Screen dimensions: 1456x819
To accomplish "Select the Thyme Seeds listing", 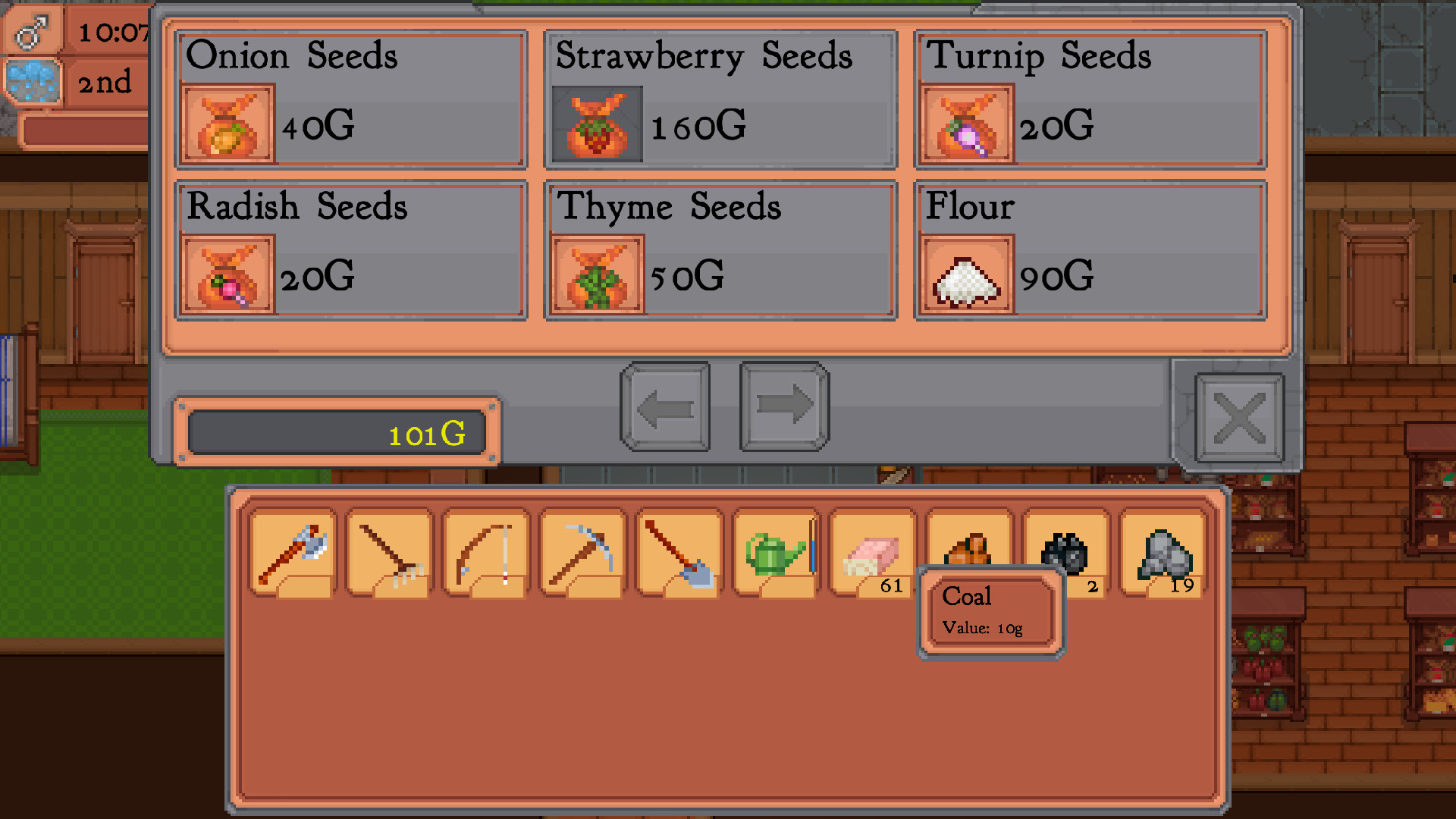I will pyautogui.click(x=719, y=249).
